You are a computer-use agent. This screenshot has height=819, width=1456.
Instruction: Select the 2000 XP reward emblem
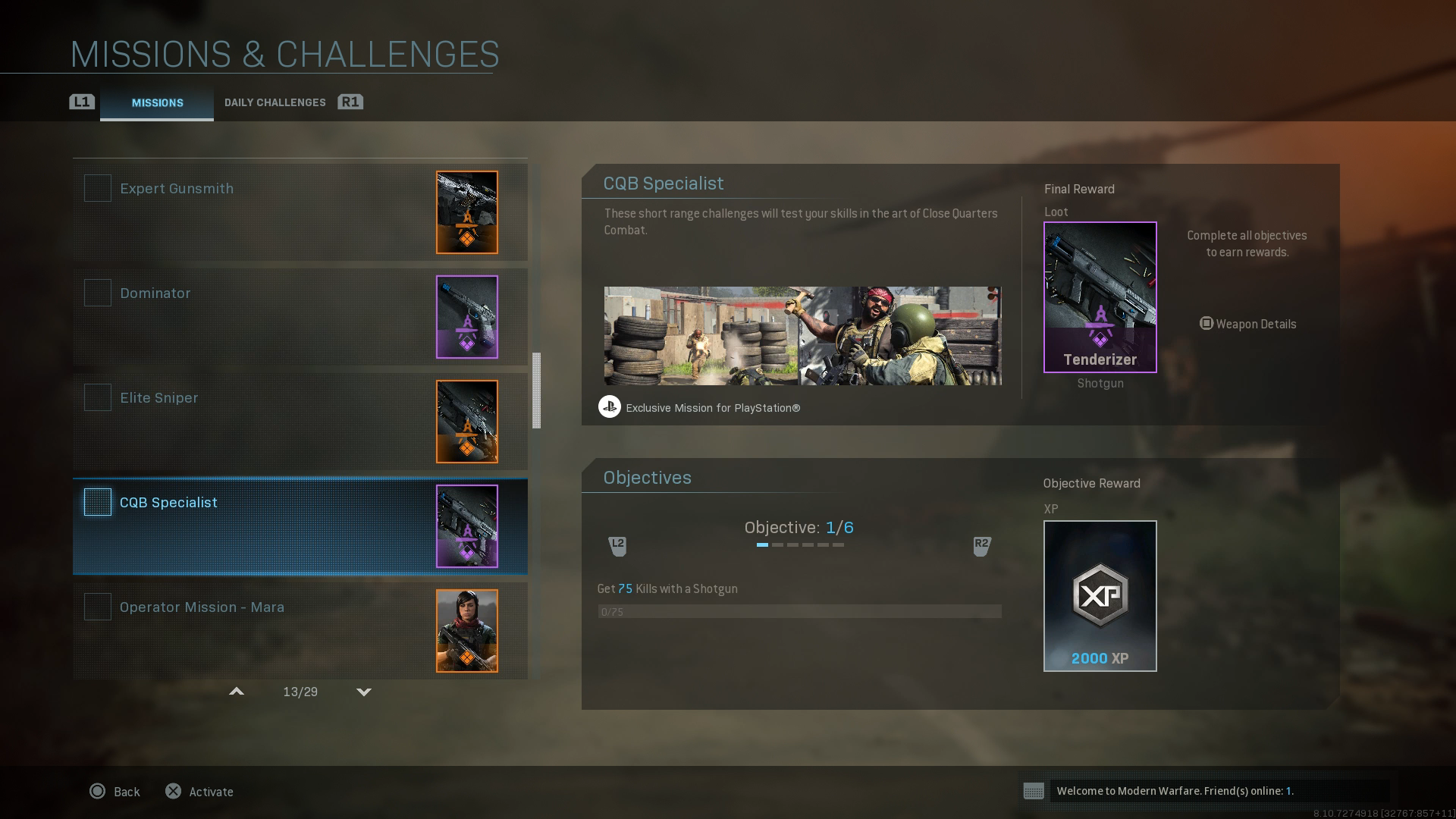(x=1100, y=595)
